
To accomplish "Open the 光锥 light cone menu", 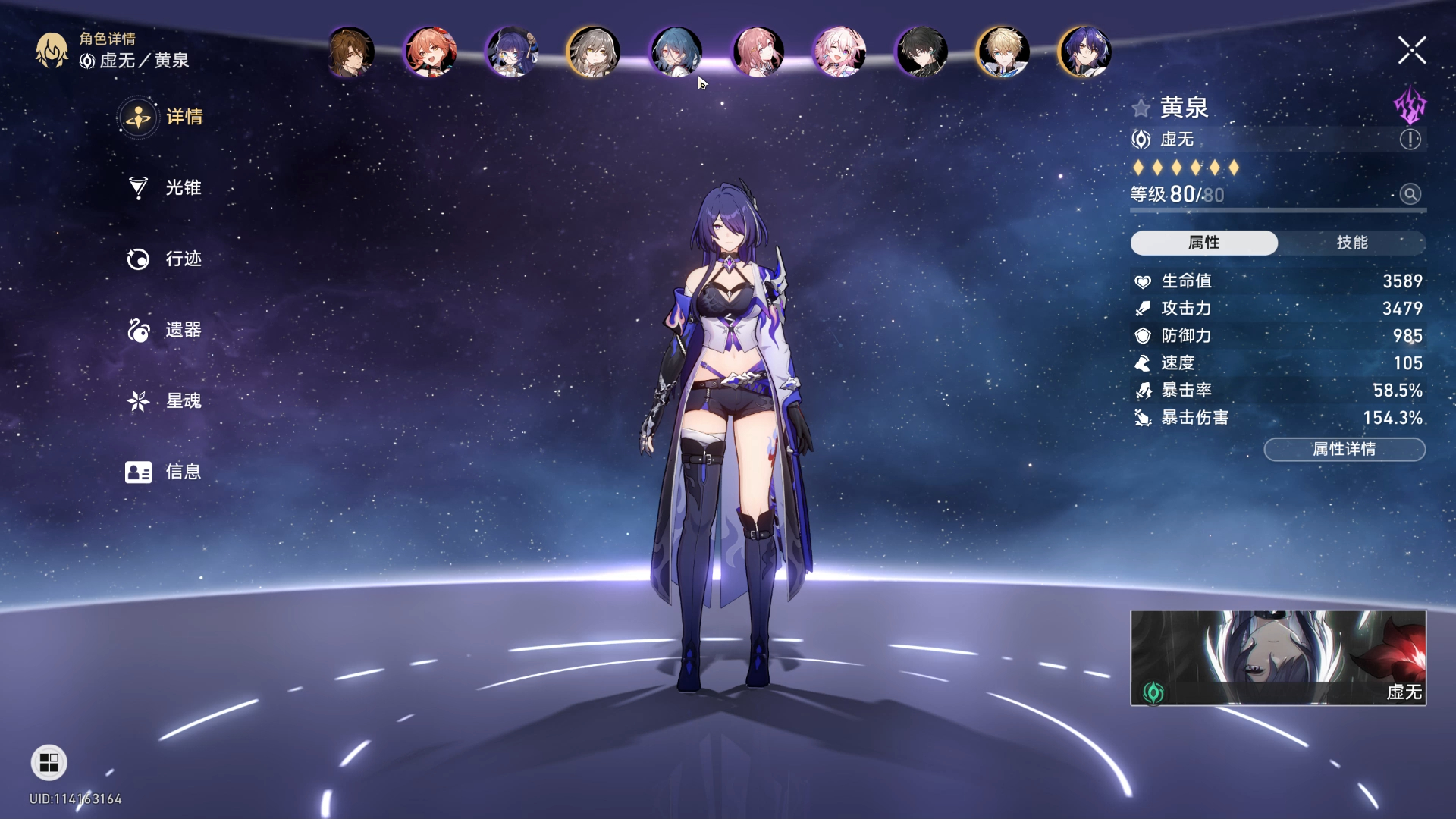I will (165, 187).
